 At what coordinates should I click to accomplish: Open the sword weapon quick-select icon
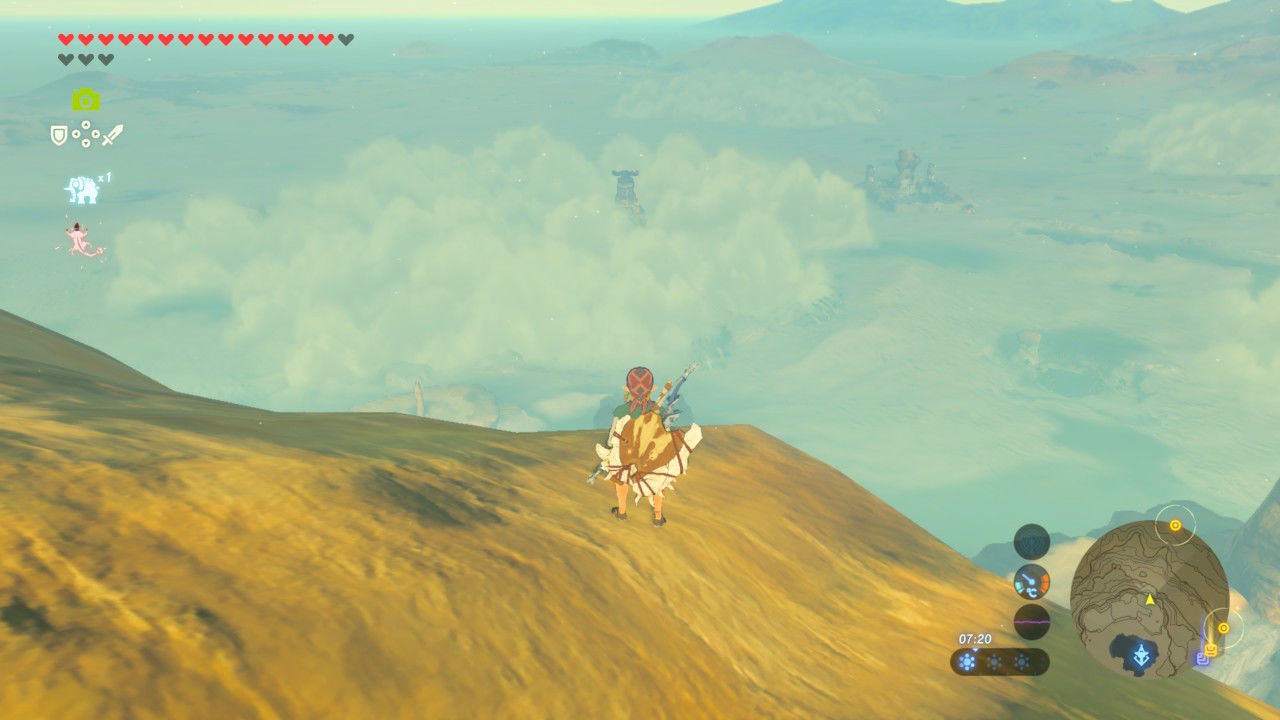(112, 135)
